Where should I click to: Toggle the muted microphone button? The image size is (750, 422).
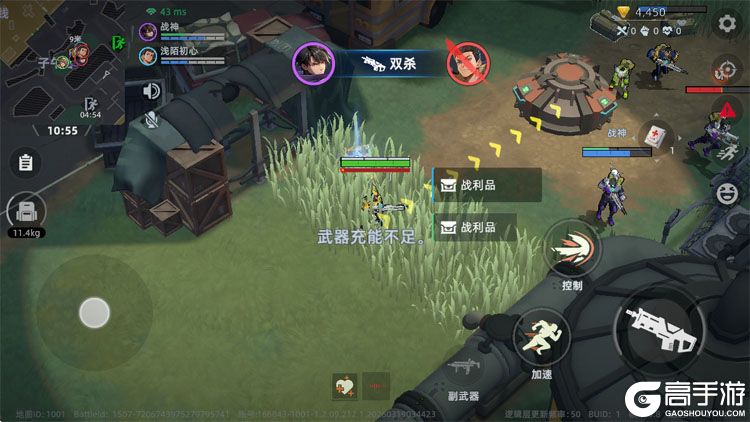(x=152, y=120)
